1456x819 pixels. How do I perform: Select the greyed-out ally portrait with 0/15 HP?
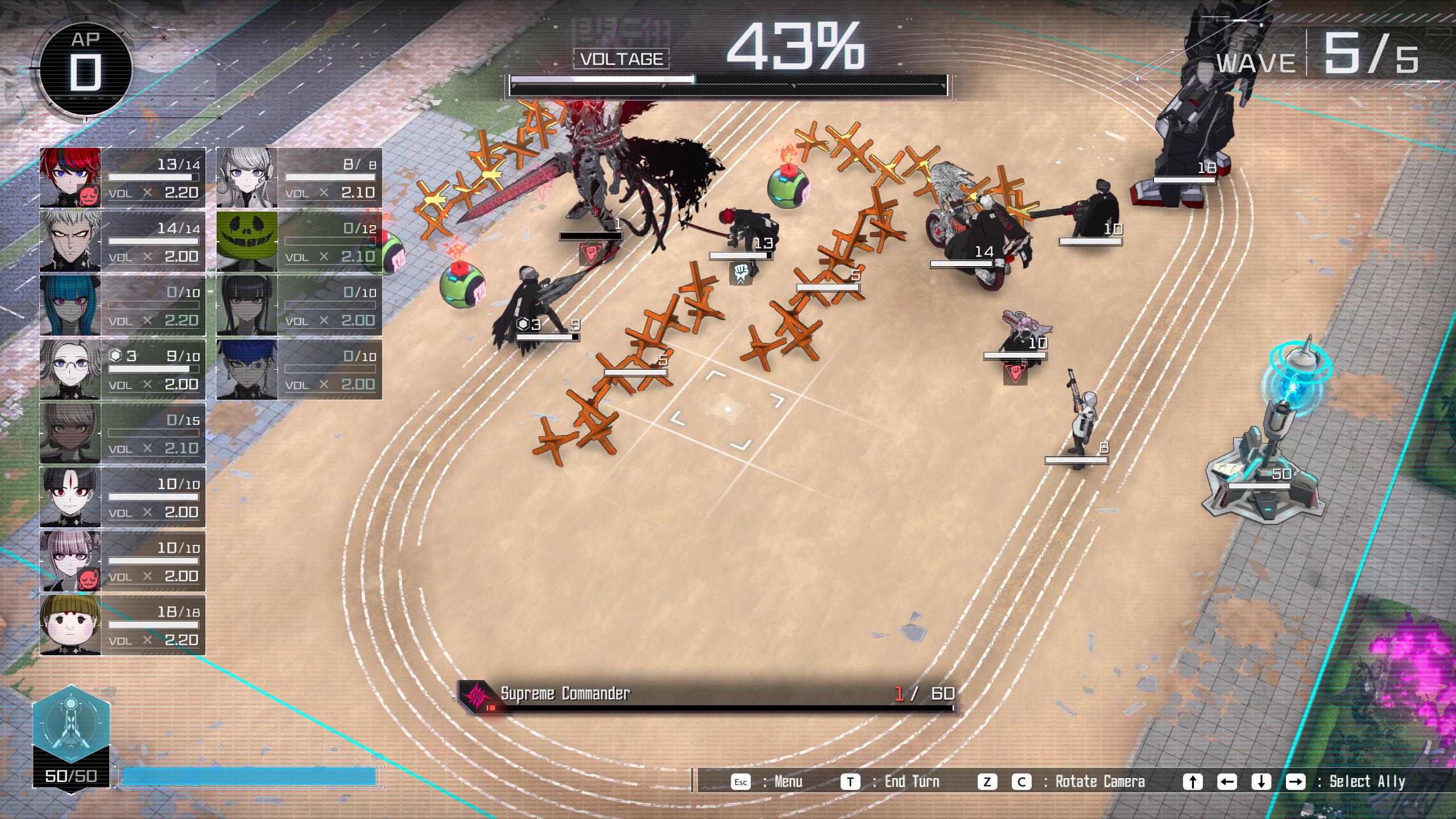71,433
